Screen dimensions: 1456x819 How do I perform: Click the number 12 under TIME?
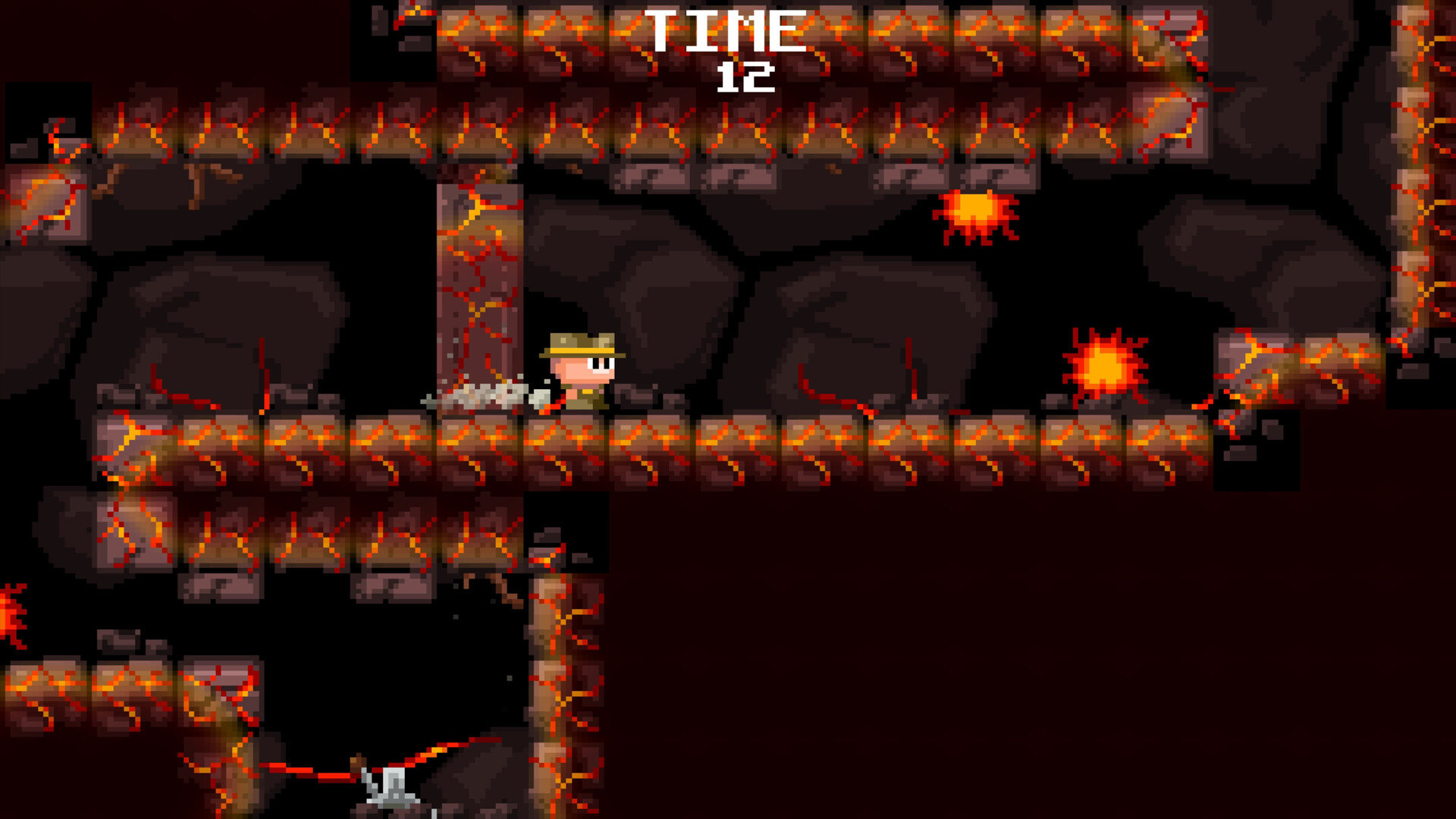pyautogui.click(x=747, y=78)
